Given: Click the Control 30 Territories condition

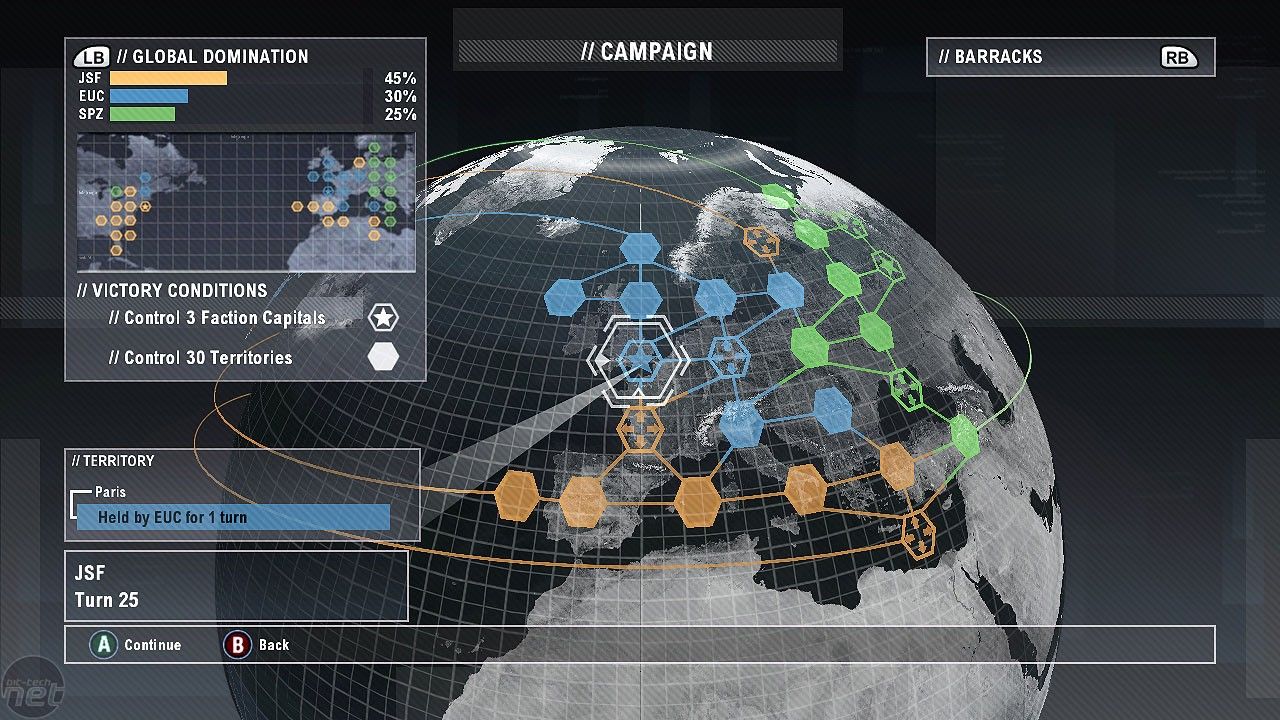Looking at the screenshot, I should tap(200, 357).
